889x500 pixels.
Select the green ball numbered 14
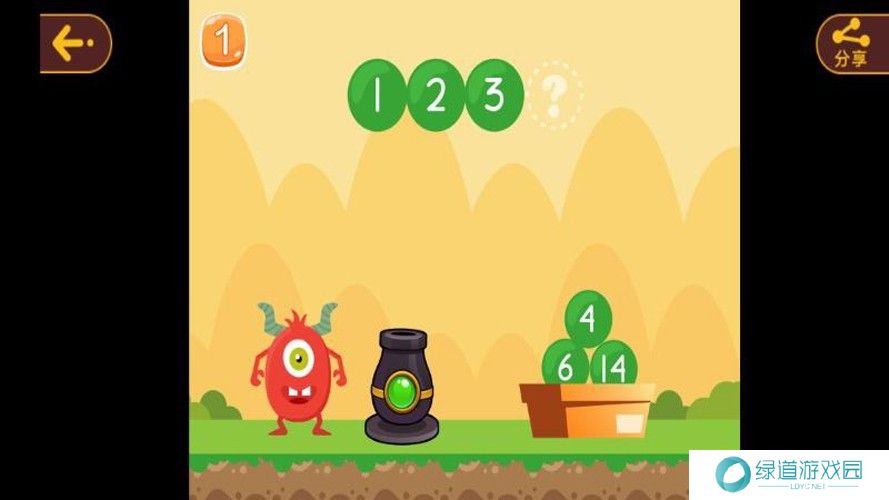coord(614,366)
